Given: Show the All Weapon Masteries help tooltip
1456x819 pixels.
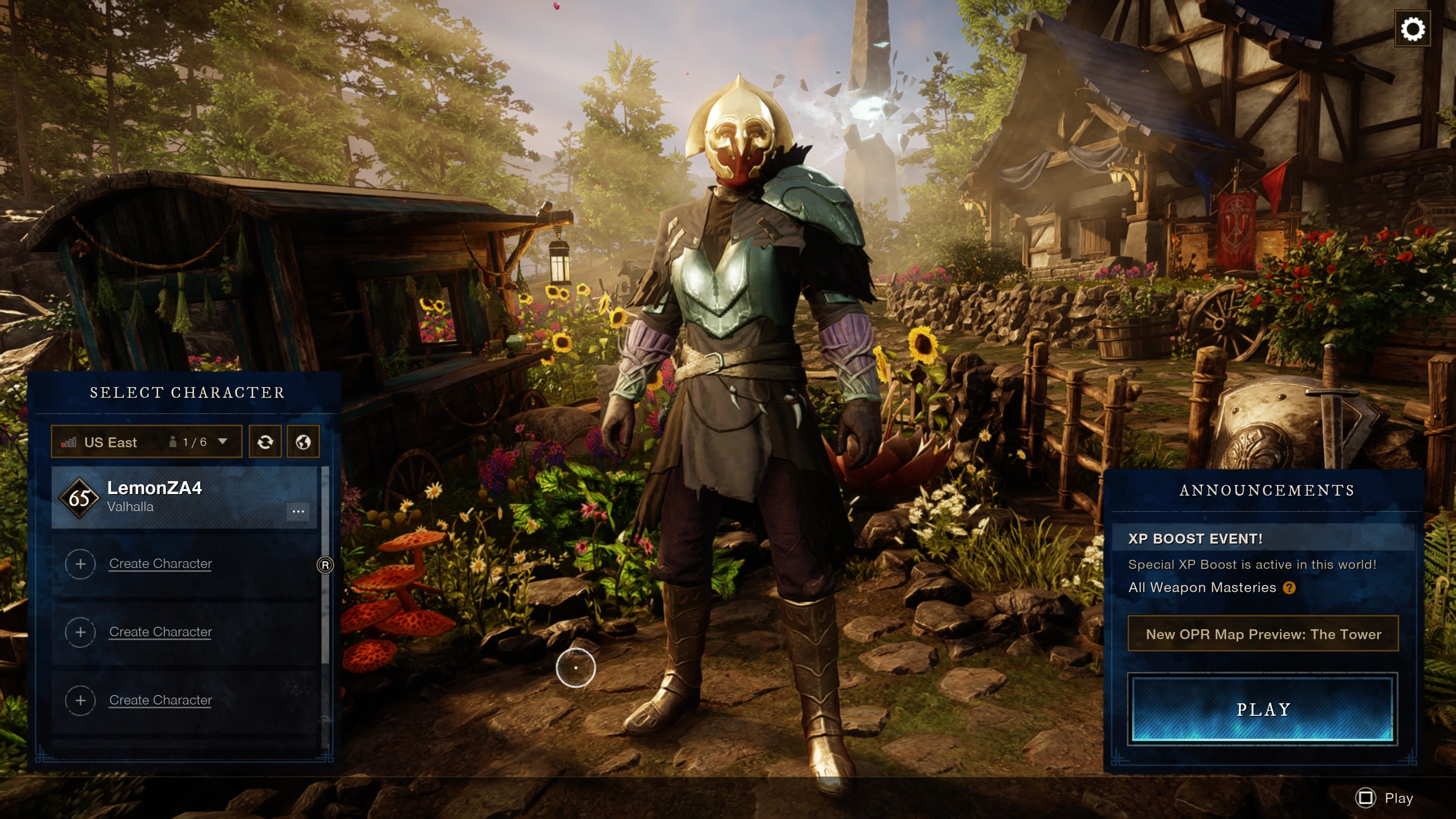Looking at the screenshot, I should (x=1289, y=588).
